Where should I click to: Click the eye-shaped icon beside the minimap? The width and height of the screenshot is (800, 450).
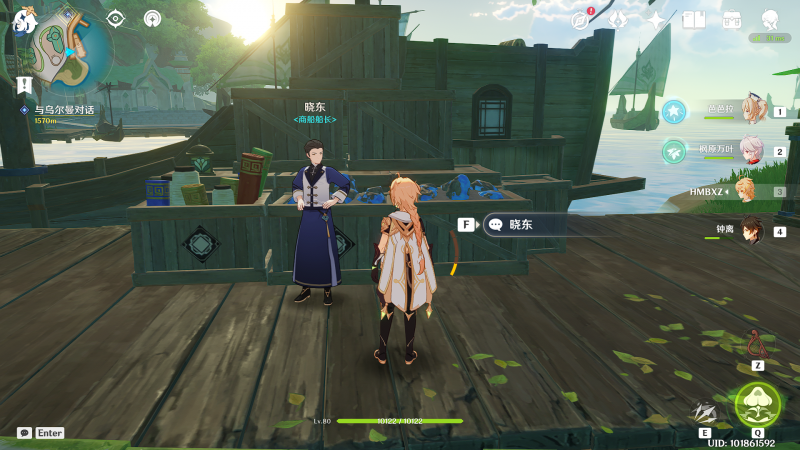(x=116, y=18)
